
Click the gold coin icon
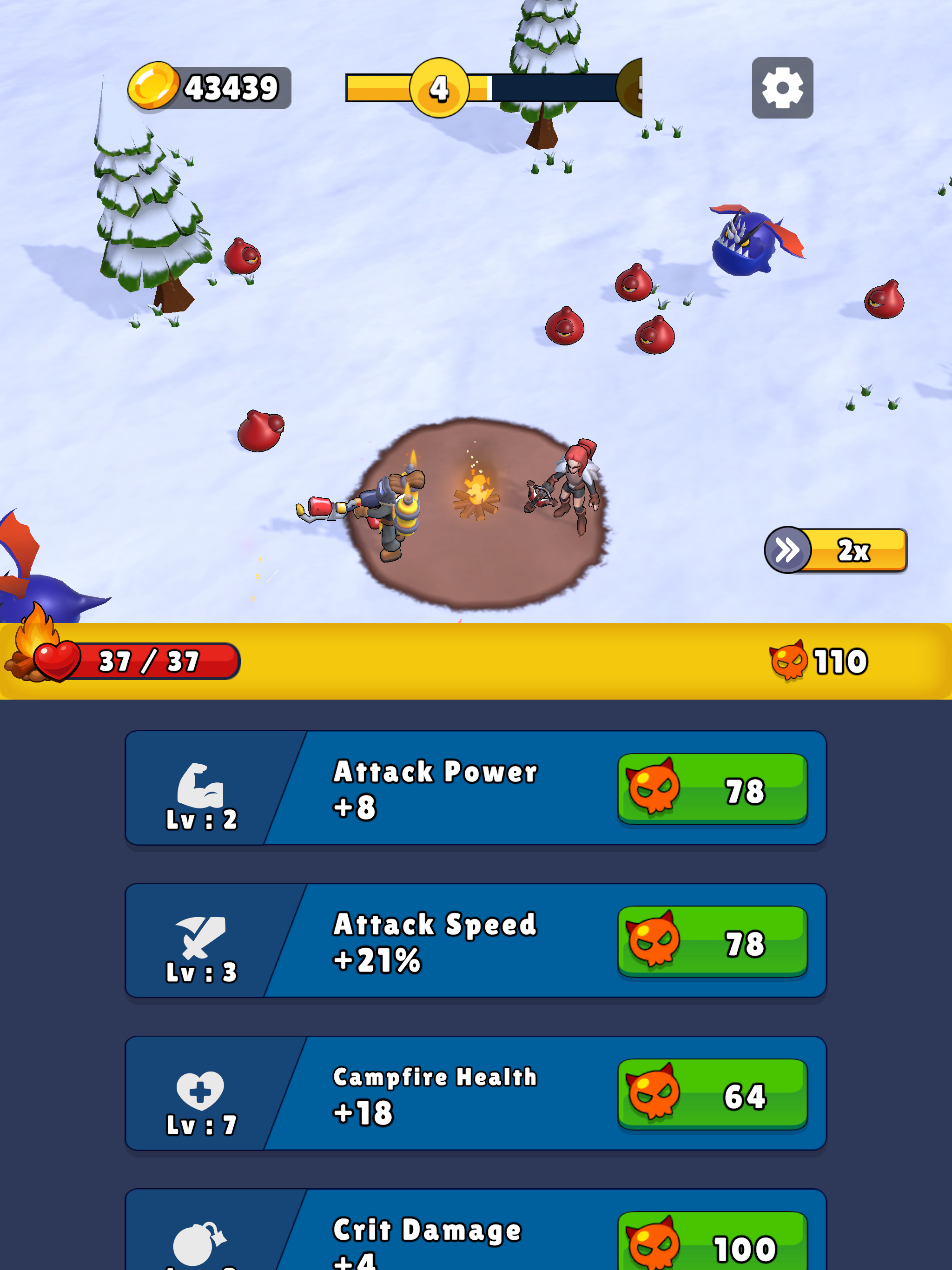coord(153,86)
